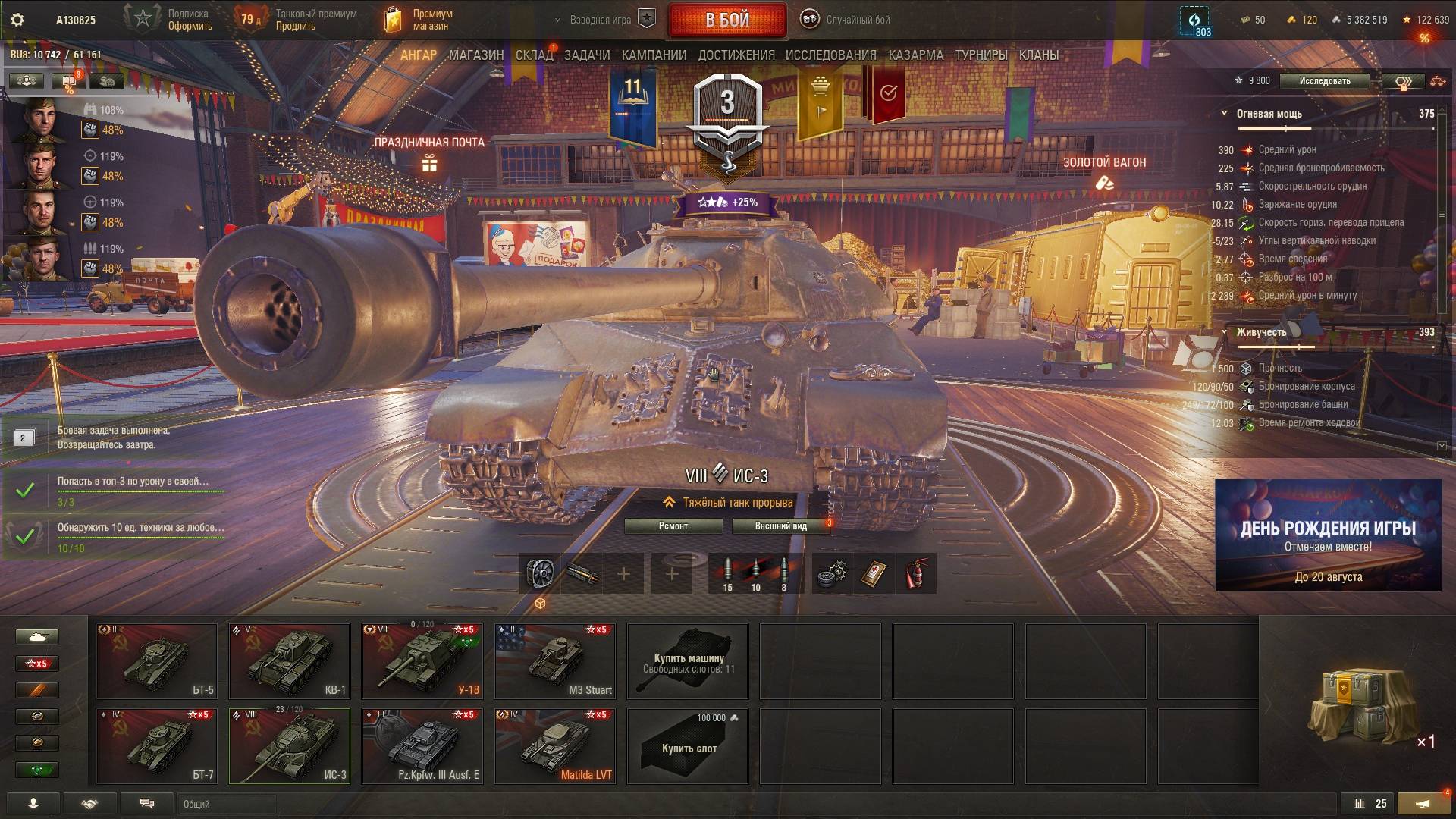Go to the ИССЛЕДОВАНИЯ research tab
The height and width of the screenshot is (819, 1456).
830,55
